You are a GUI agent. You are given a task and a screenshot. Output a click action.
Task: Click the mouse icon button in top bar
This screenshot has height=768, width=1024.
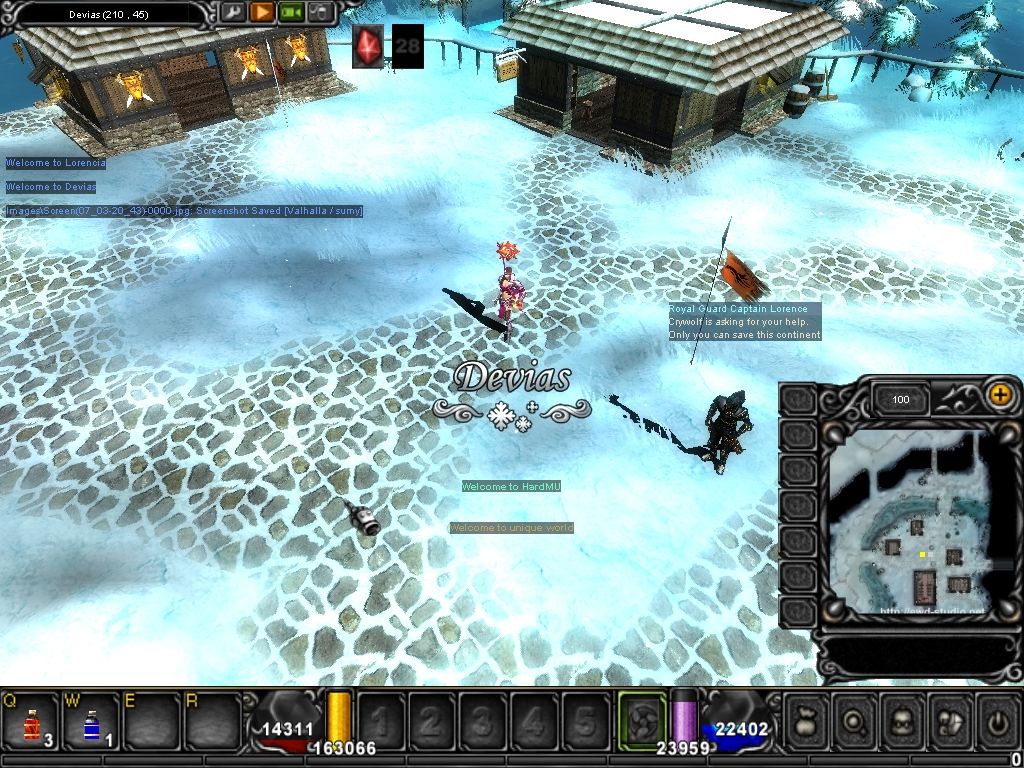(319, 13)
